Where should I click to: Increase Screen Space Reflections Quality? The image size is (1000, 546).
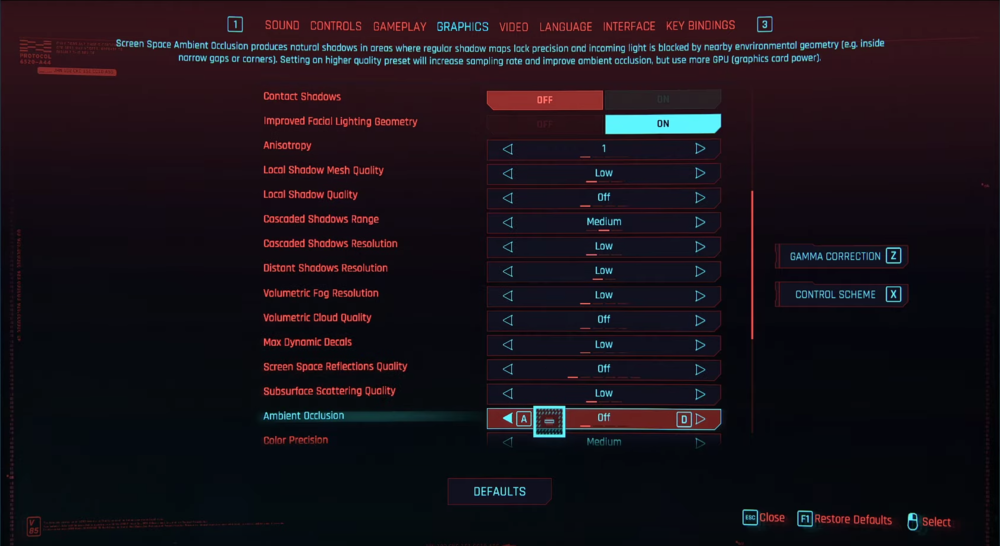(700, 369)
